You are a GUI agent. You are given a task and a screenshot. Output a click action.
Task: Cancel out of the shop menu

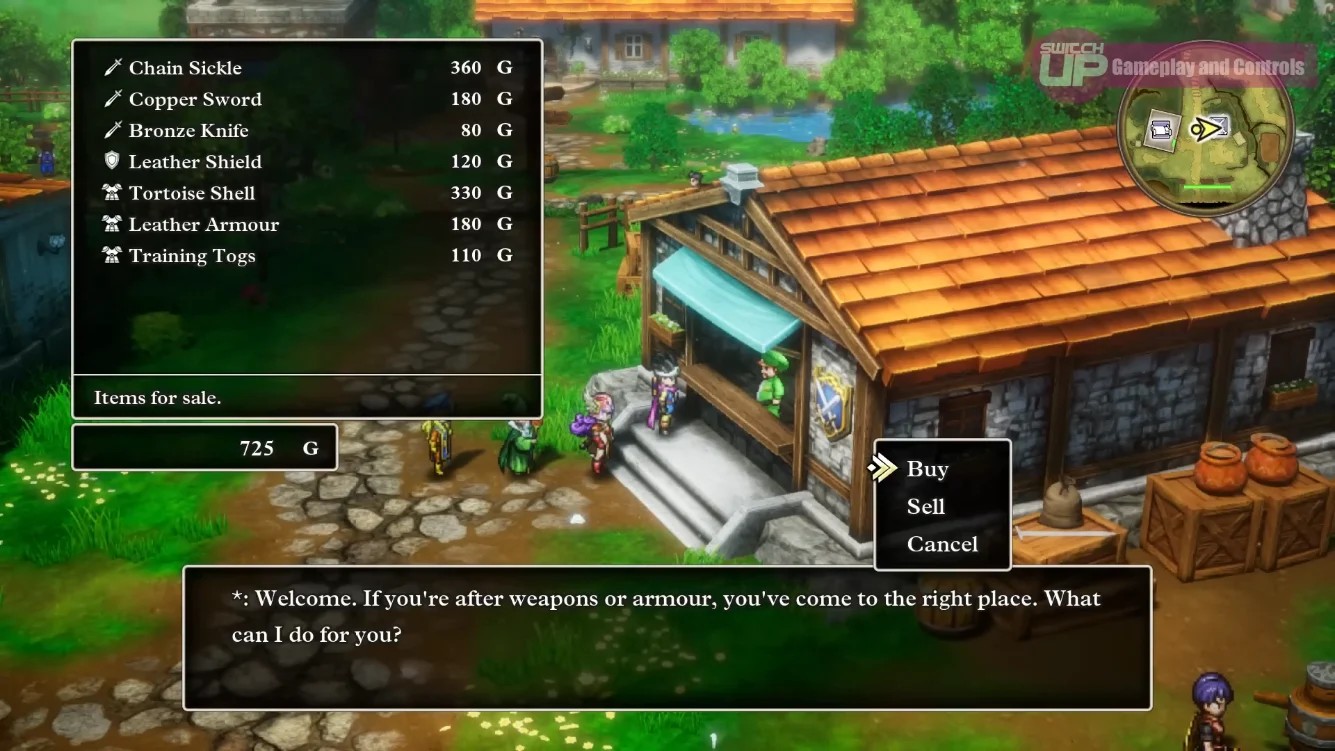pos(942,544)
